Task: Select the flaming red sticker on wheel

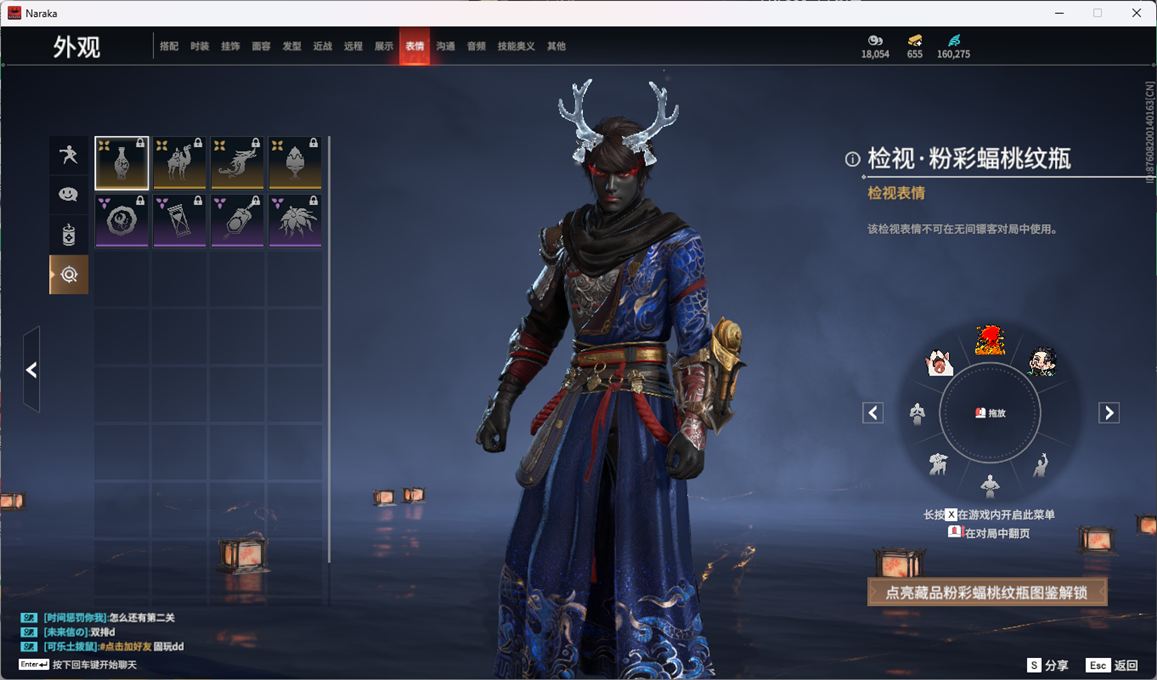Action: point(989,341)
